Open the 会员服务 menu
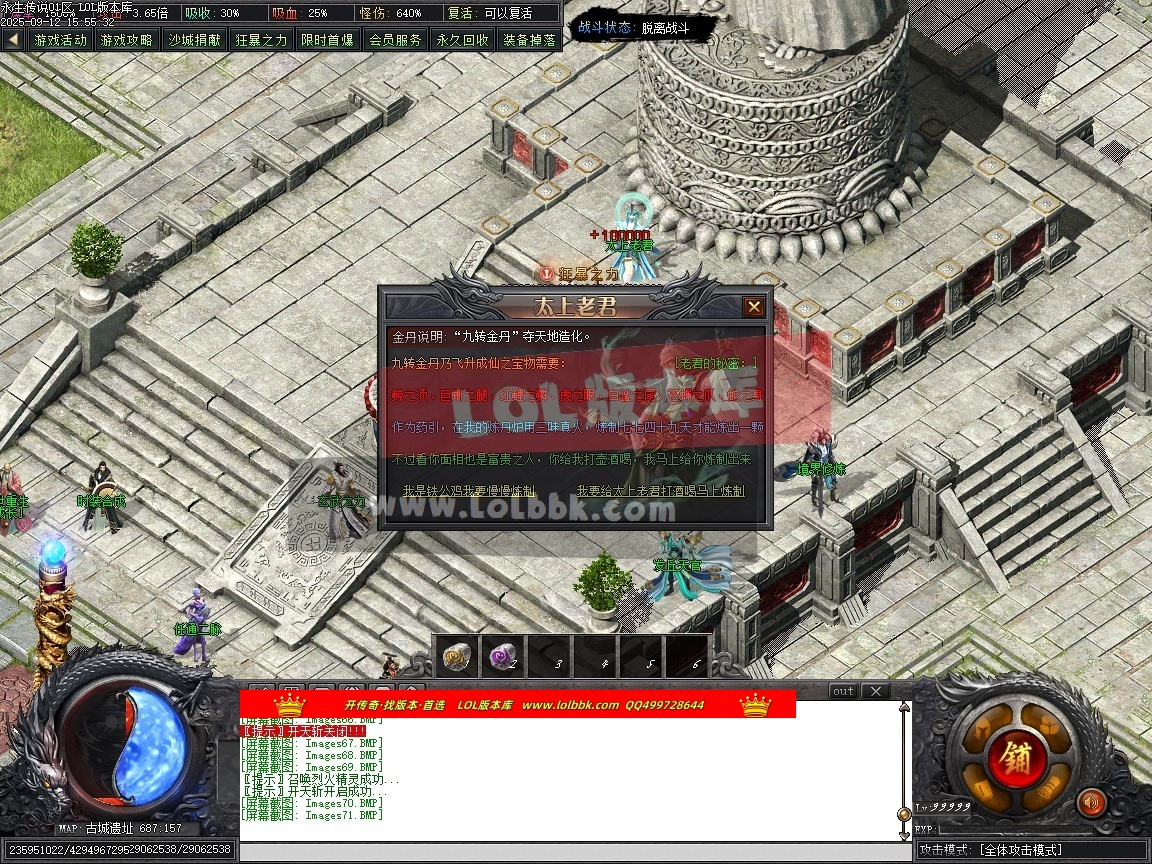The image size is (1152, 864). click(x=395, y=40)
